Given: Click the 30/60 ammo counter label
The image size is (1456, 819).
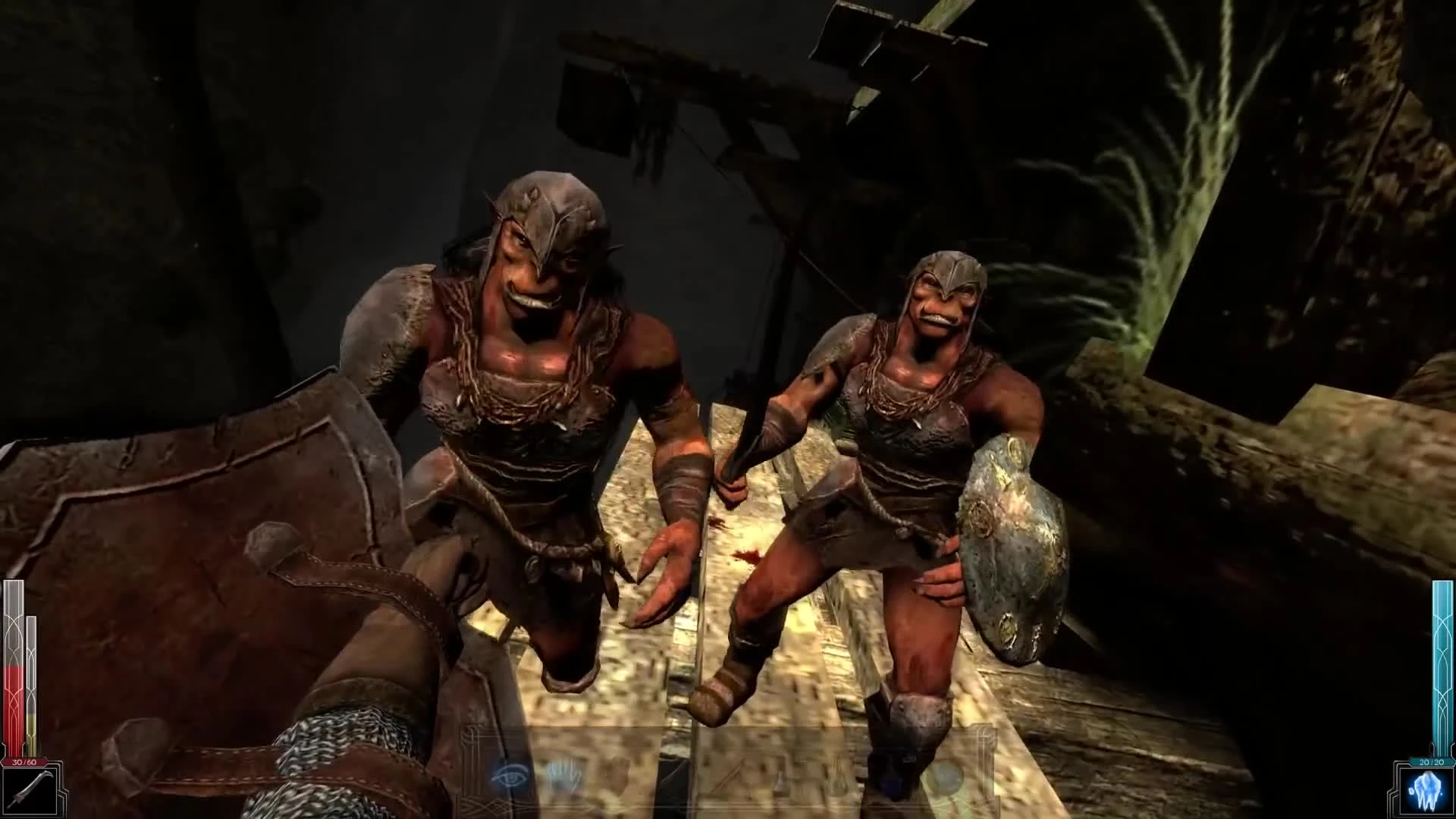Looking at the screenshot, I should point(24,763).
